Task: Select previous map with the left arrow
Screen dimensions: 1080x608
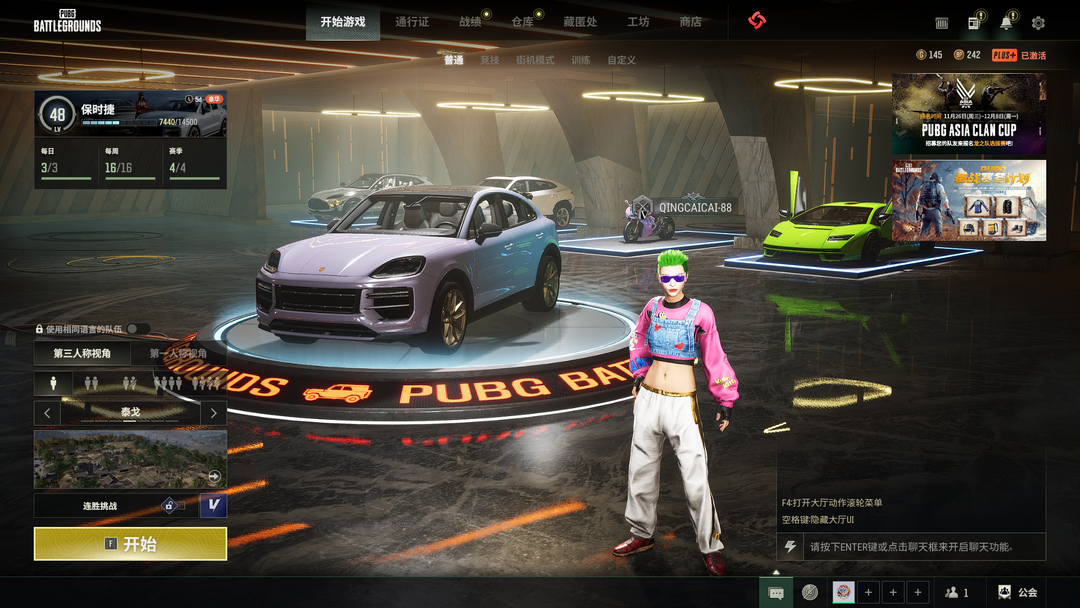Action: (x=47, y=412)
